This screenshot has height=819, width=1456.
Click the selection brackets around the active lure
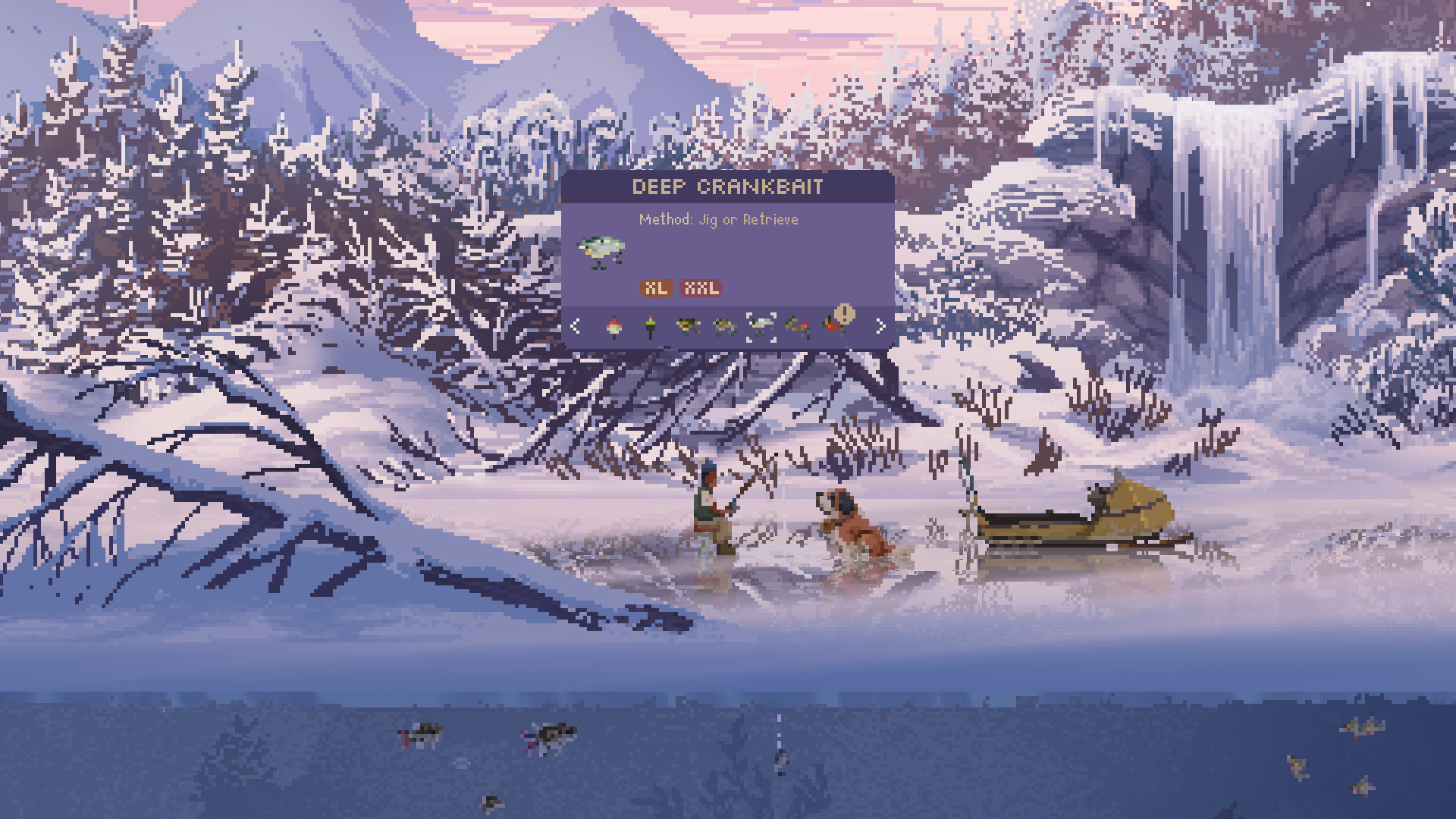(762, 326)
